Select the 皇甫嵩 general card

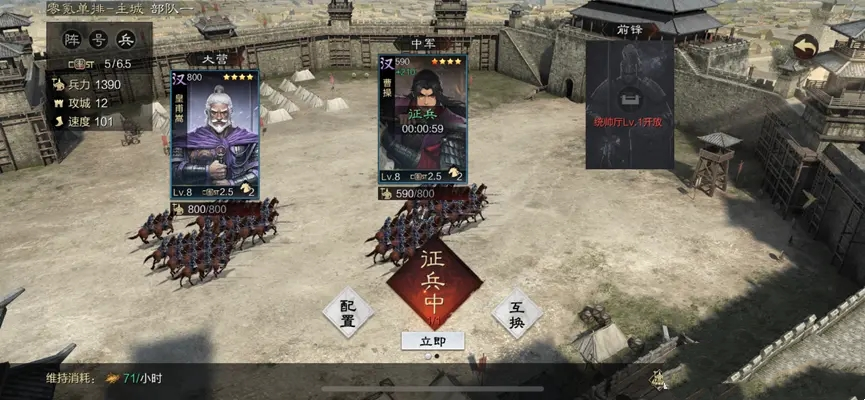click(x=215, y=133)
